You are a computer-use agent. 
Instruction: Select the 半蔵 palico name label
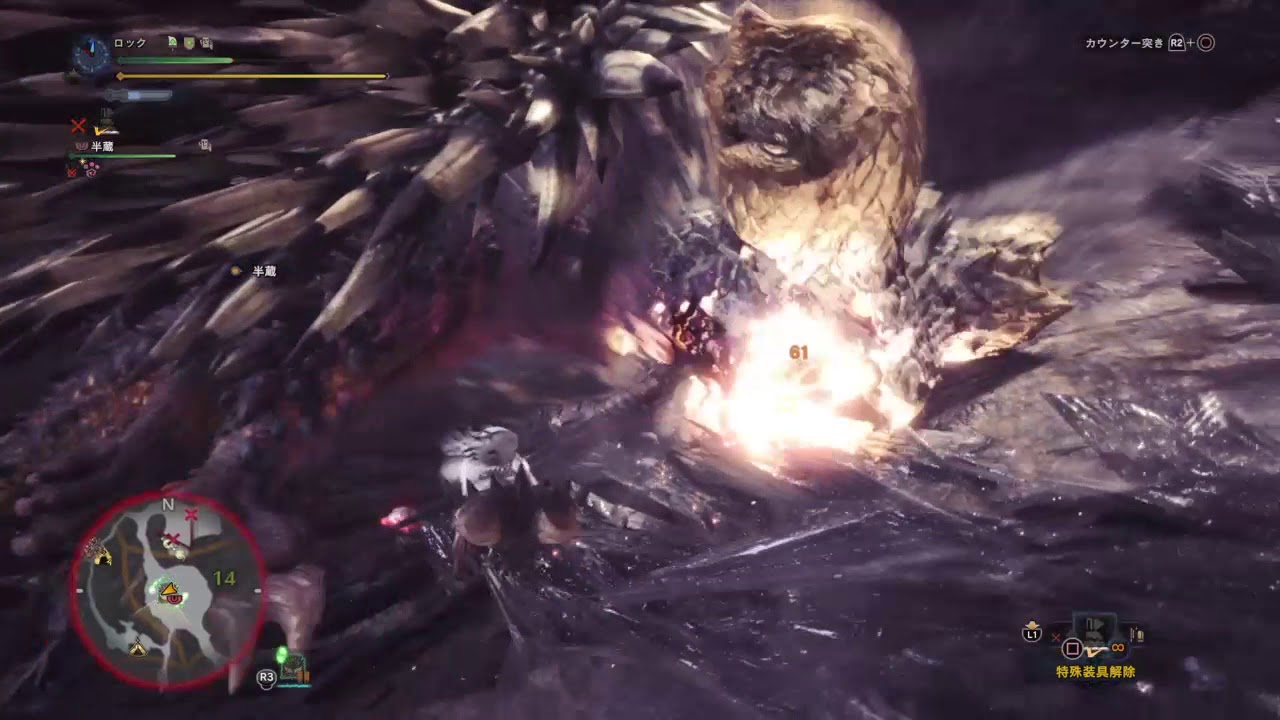coord(100,145)
